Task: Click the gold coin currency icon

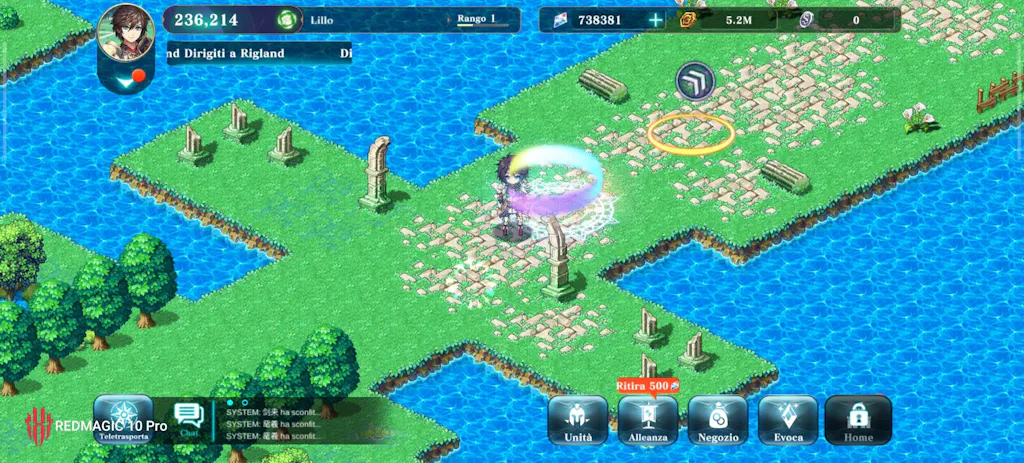Action: tap(689, 19)
